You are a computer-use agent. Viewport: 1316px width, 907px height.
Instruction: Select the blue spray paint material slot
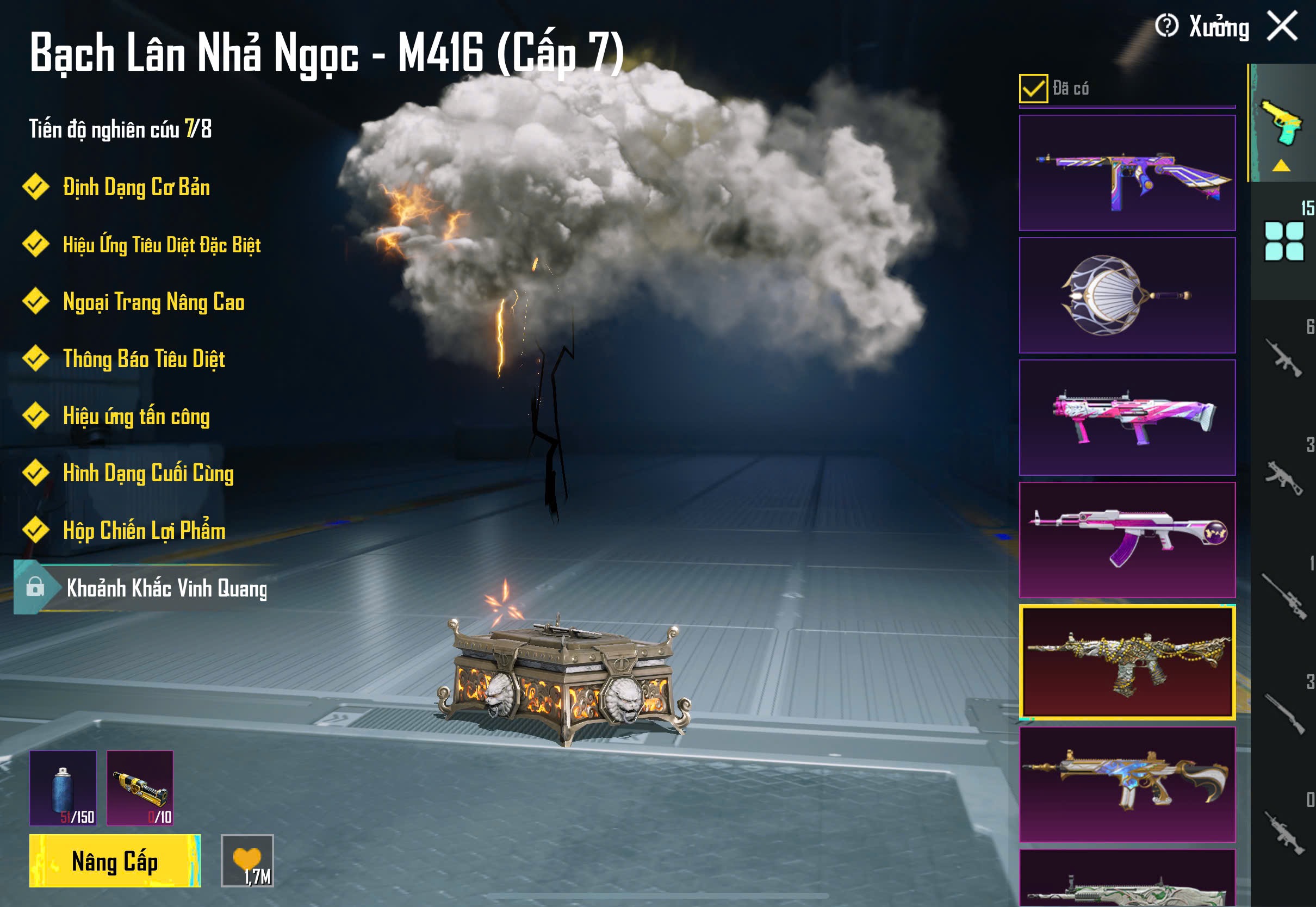click(x=63, y=788)
